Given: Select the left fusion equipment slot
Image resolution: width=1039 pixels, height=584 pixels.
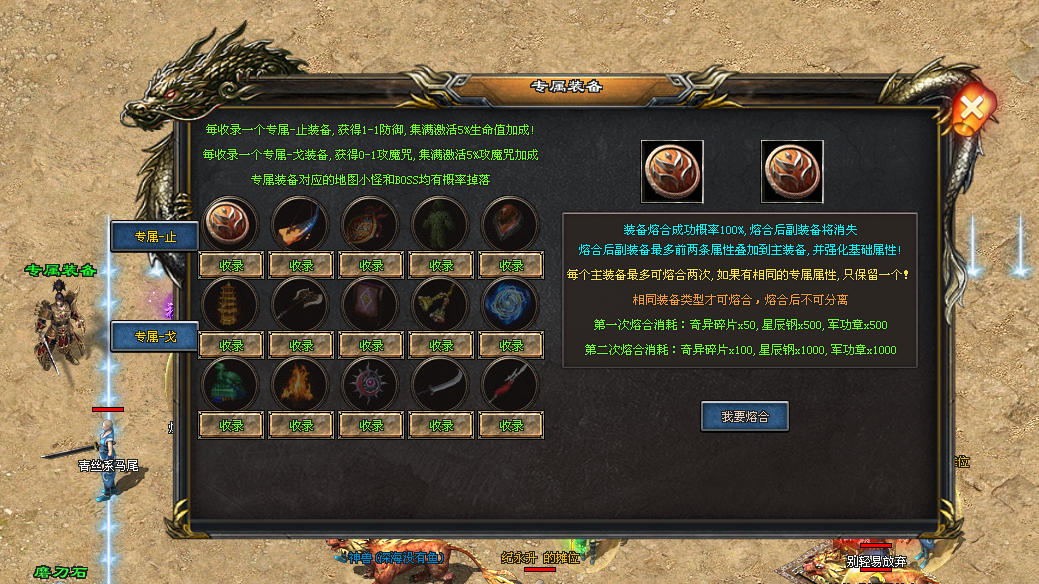Looking at the screenshot, I should [672, 171].
